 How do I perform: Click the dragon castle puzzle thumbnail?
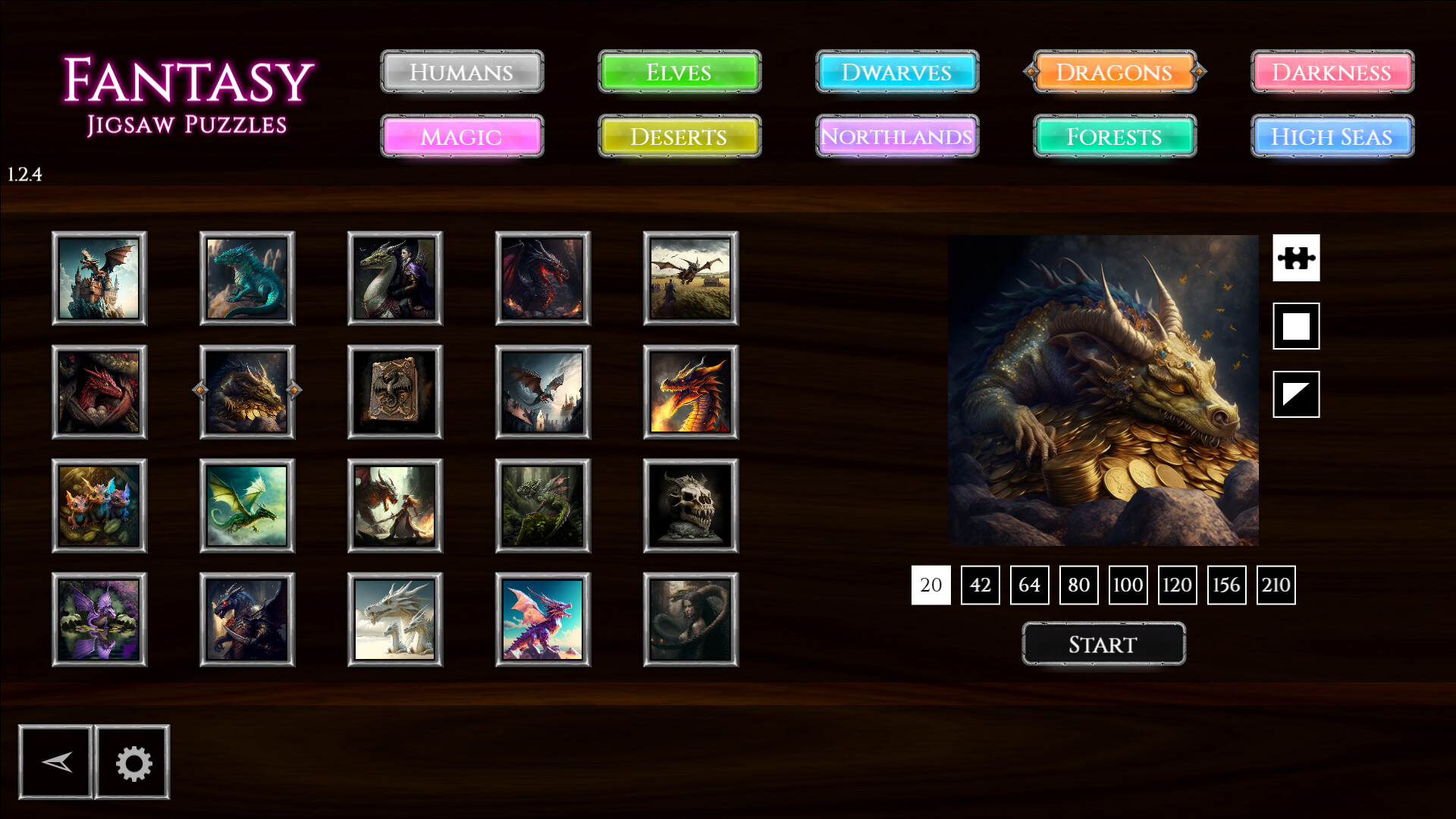(99, 278)
